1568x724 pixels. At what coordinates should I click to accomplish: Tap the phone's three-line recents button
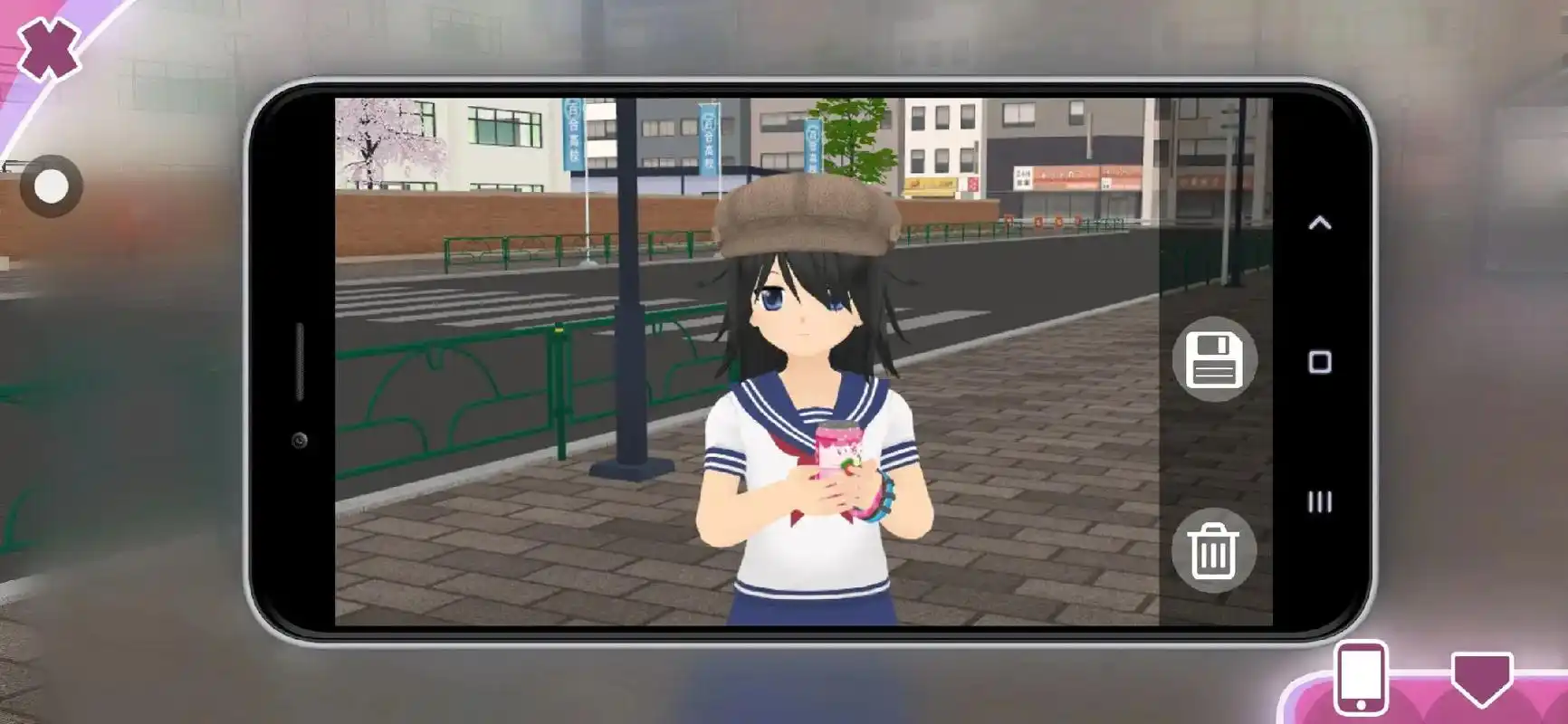point(1320,502)
